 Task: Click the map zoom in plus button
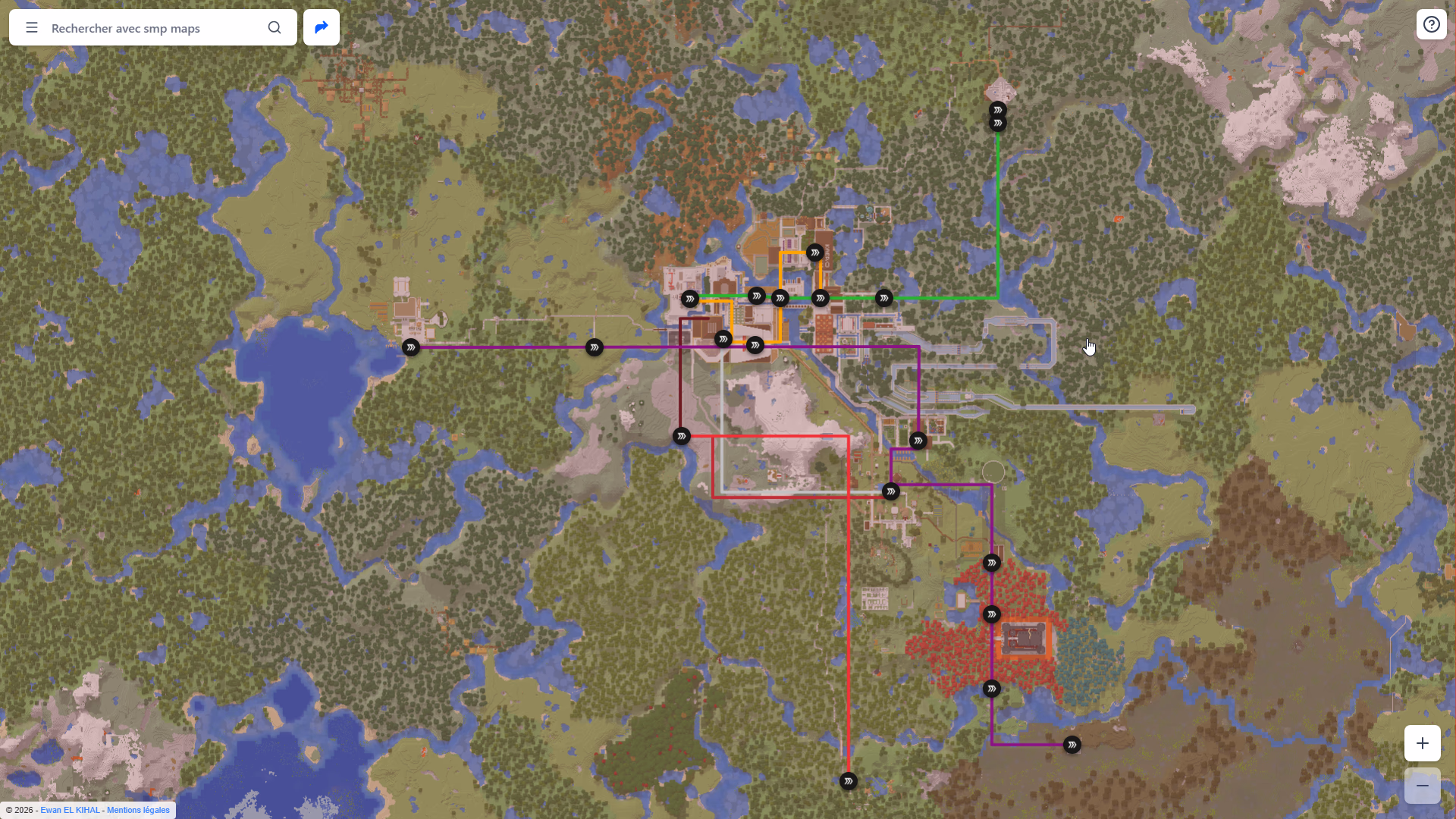pyautogui.click(x=1422, y=743)
